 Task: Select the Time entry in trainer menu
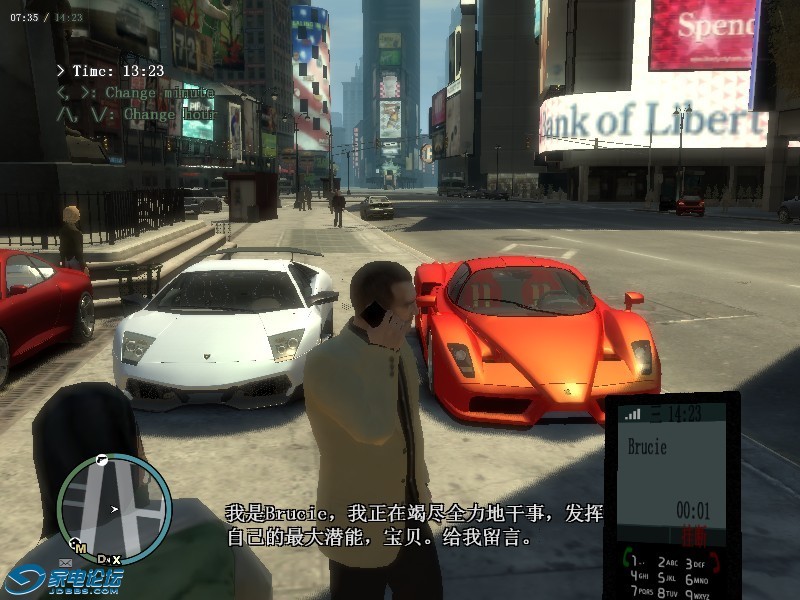point(110,71)
